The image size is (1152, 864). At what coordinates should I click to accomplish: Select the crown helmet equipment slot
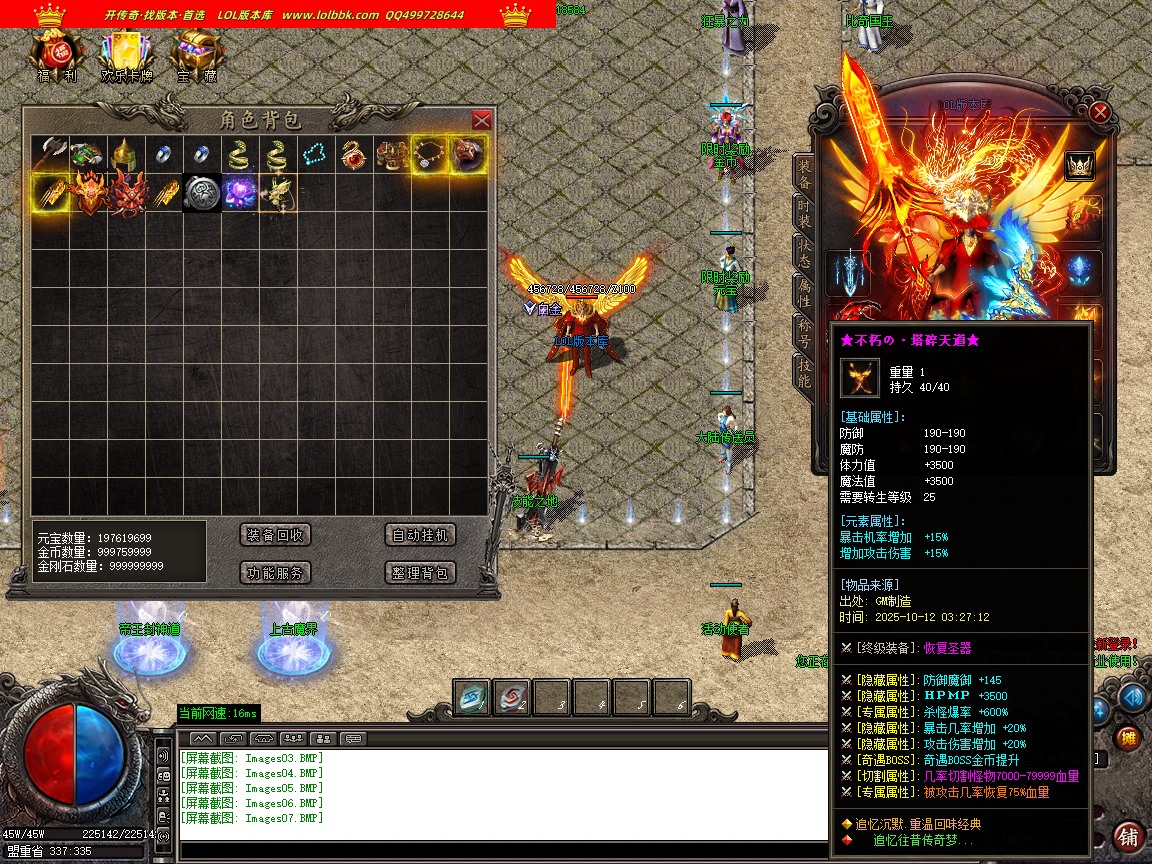(x=1079, y=165)
